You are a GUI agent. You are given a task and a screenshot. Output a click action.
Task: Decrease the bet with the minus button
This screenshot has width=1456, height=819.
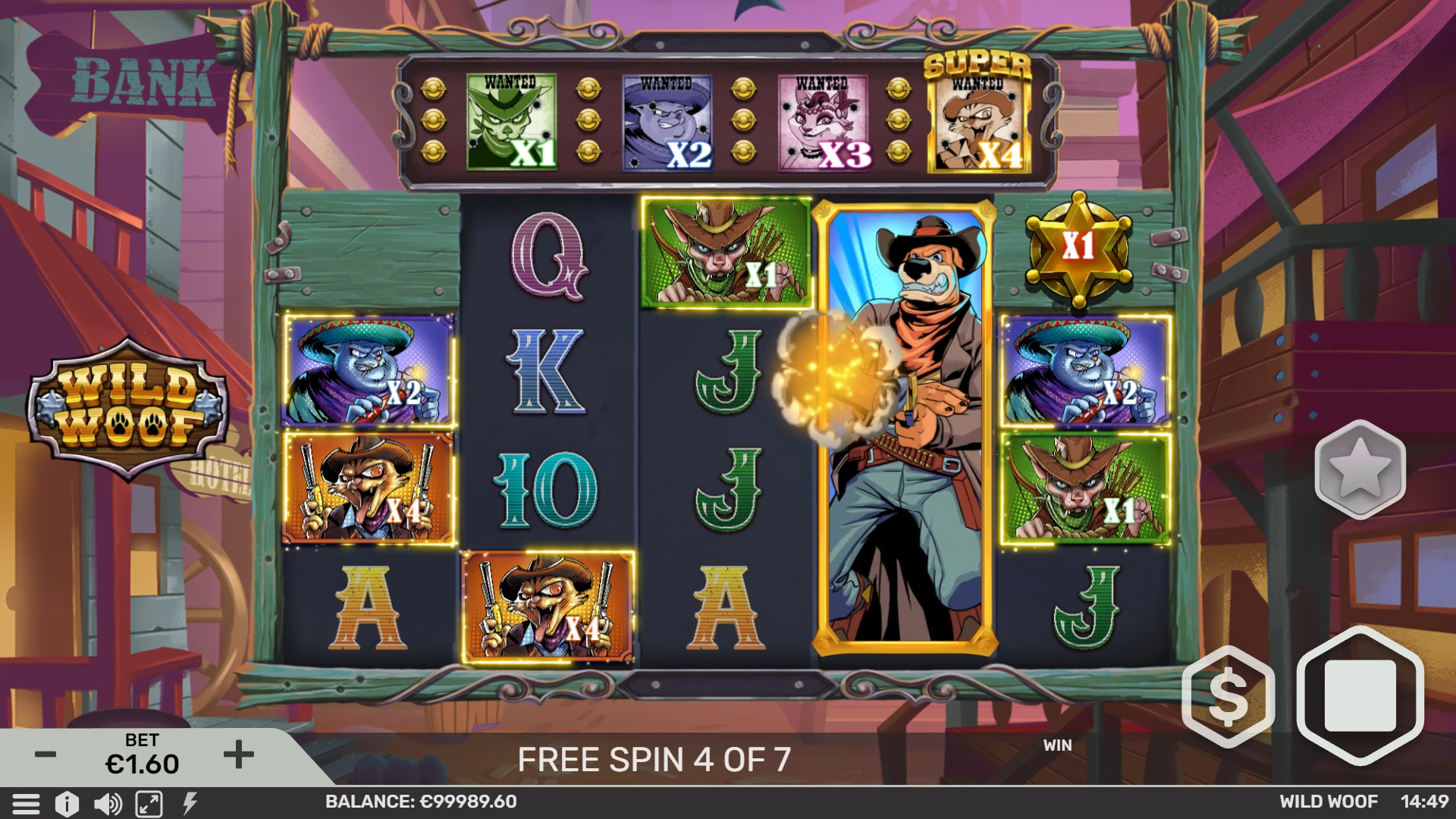pyautogui.click(x=45, y=755)
